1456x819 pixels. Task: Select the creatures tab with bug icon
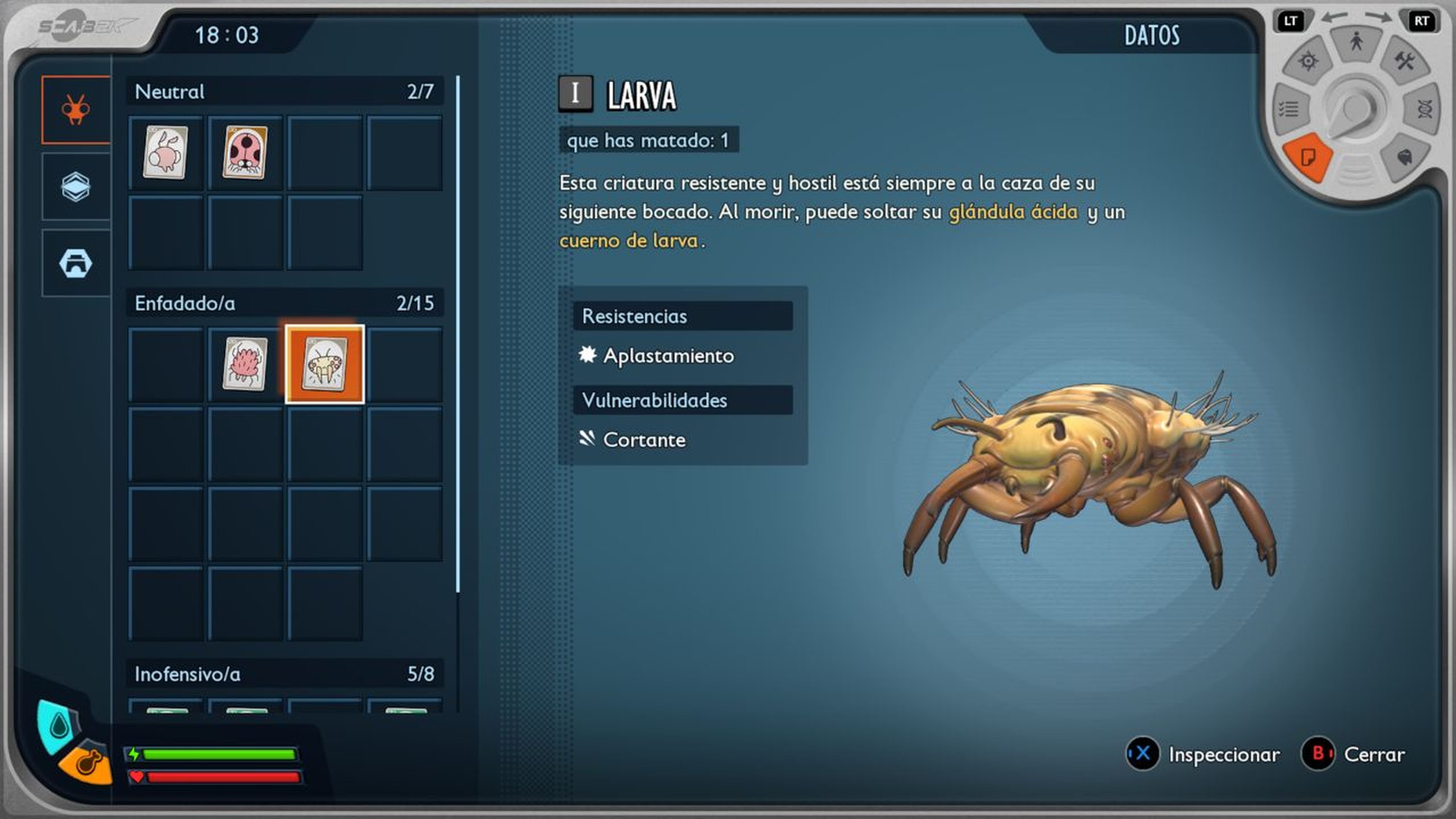pos(76,110)
